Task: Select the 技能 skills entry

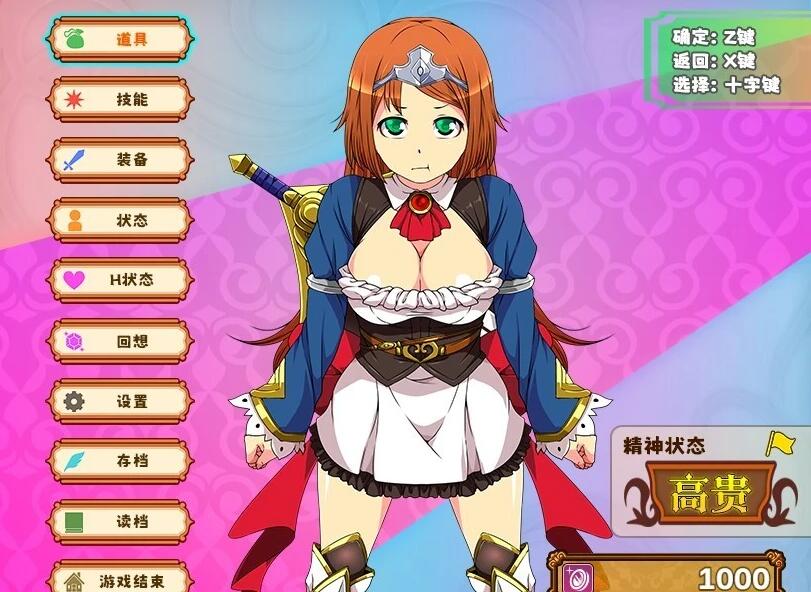Action: click(120, 99)
